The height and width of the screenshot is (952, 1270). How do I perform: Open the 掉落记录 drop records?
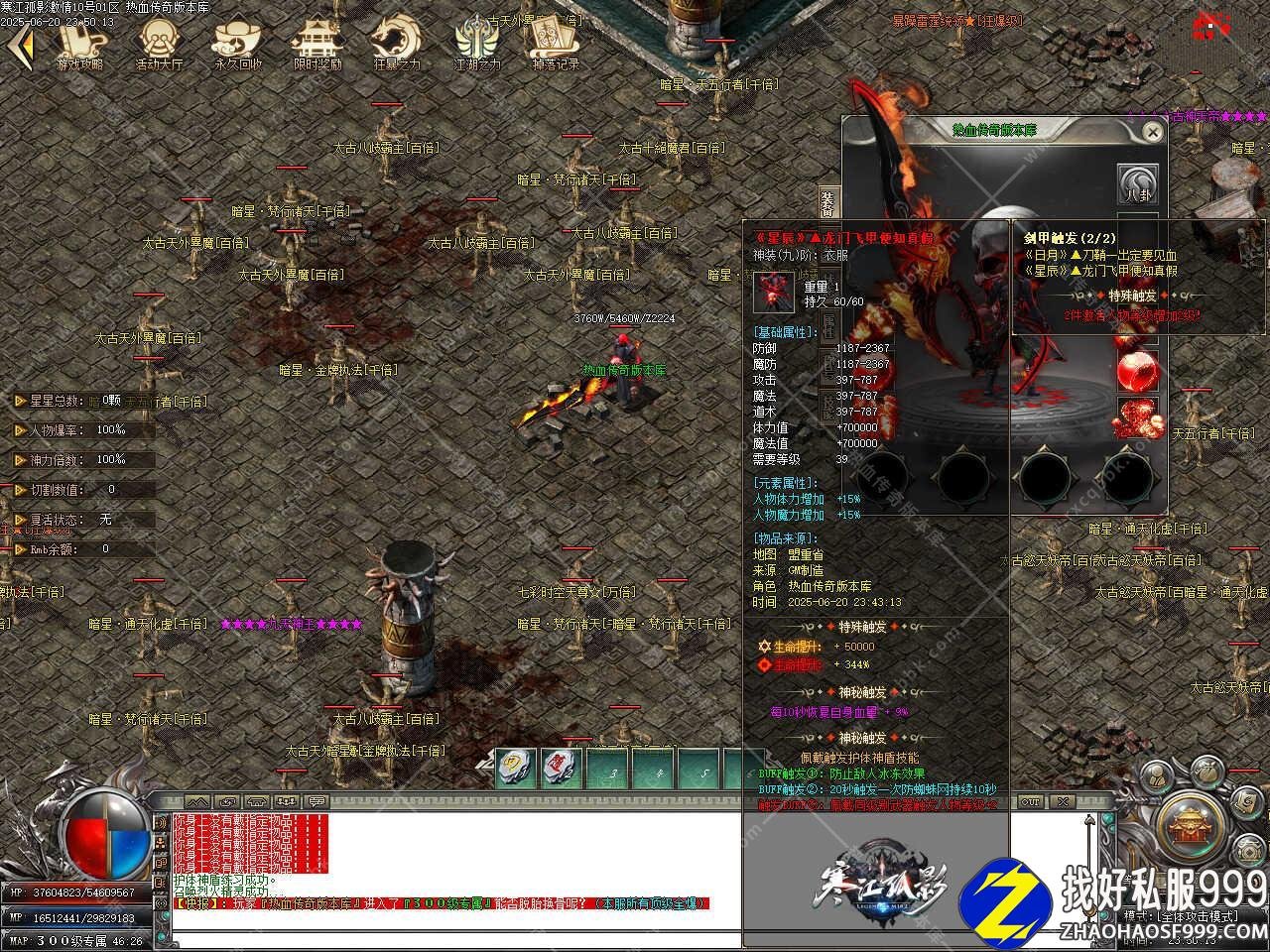(556, 44)
